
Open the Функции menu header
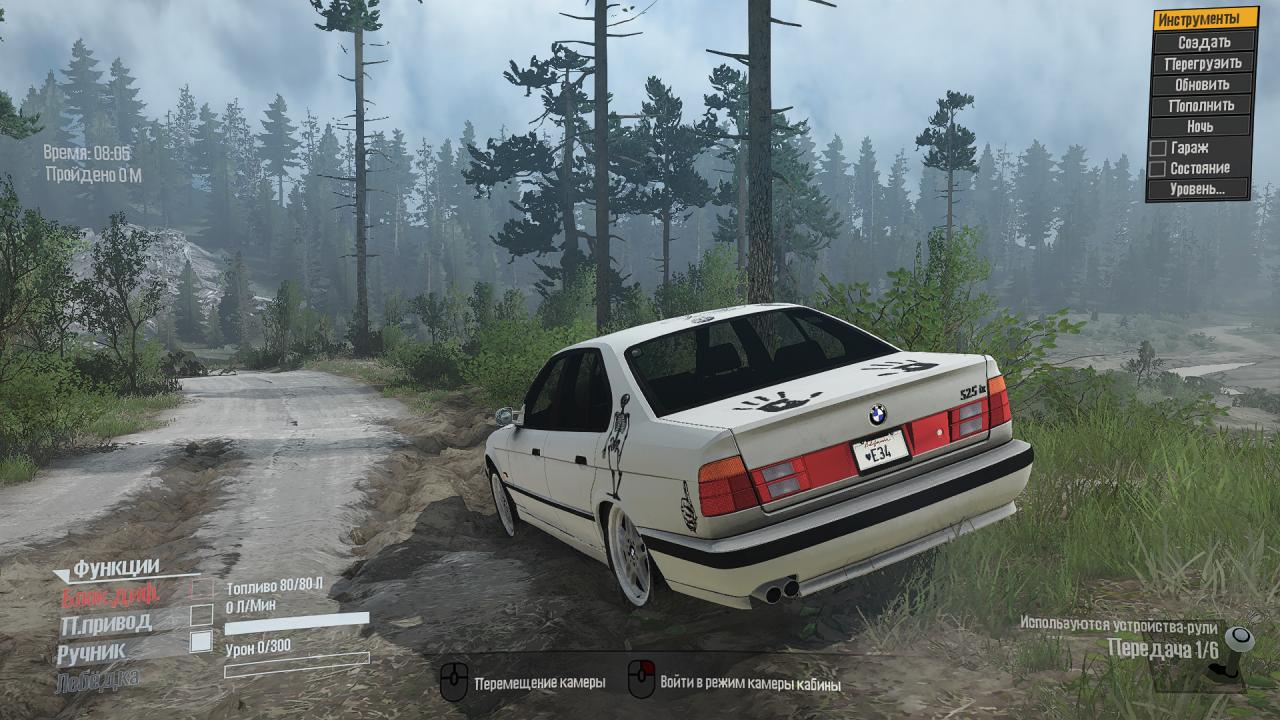point(115,568)
